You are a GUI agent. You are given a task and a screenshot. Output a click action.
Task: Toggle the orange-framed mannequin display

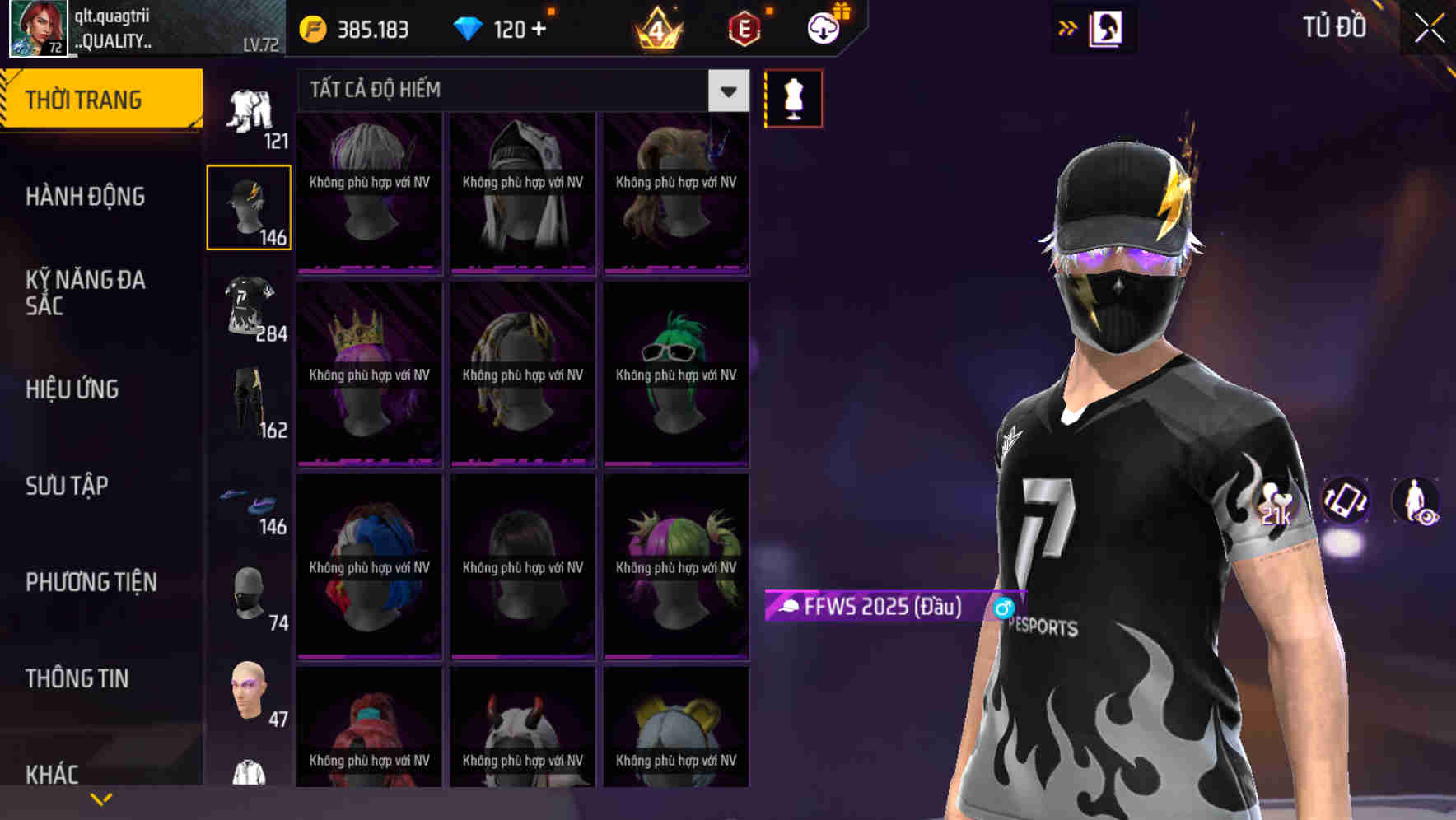point(793,97)
